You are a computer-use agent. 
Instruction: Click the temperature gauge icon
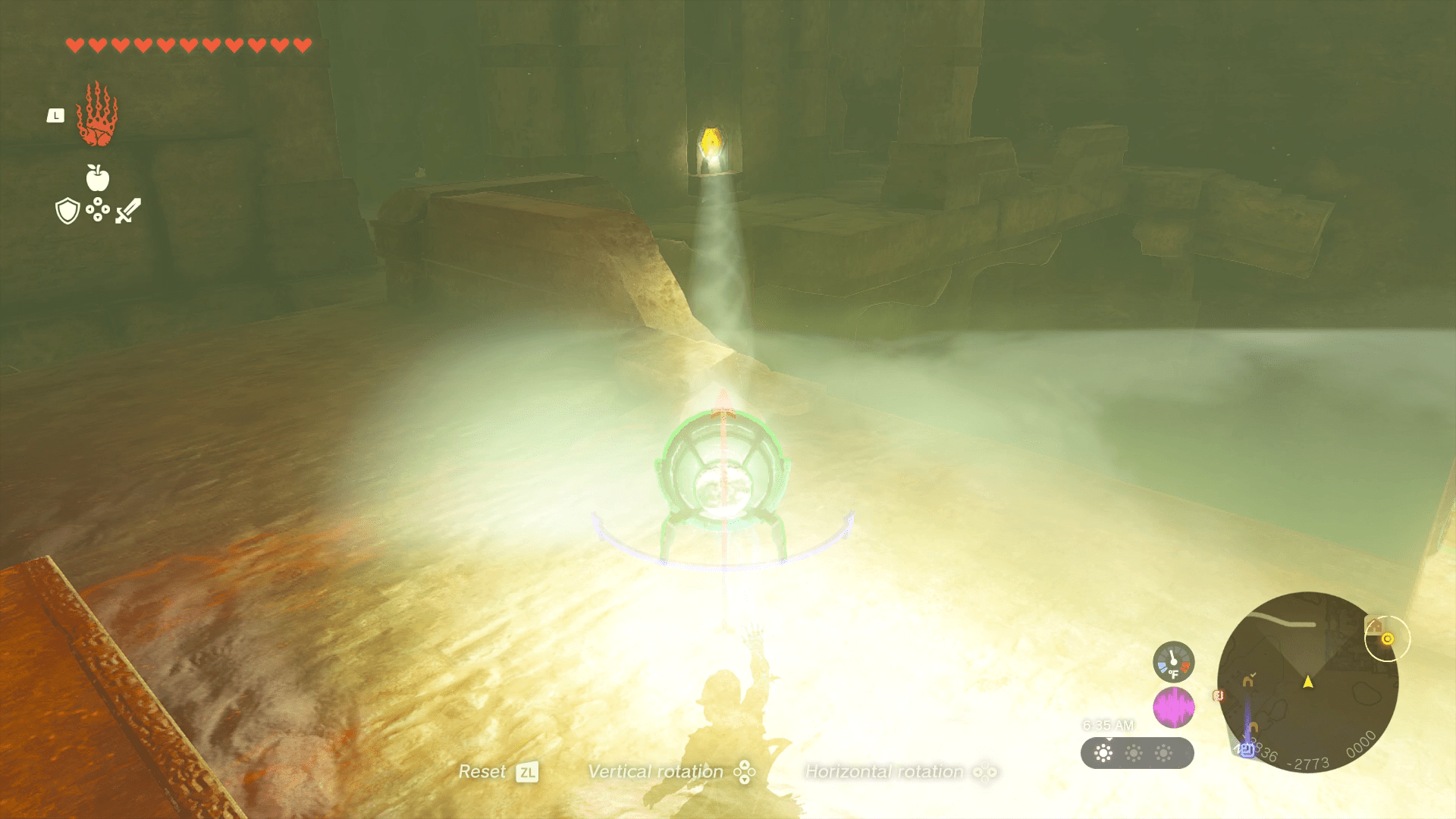point(1173,662)
